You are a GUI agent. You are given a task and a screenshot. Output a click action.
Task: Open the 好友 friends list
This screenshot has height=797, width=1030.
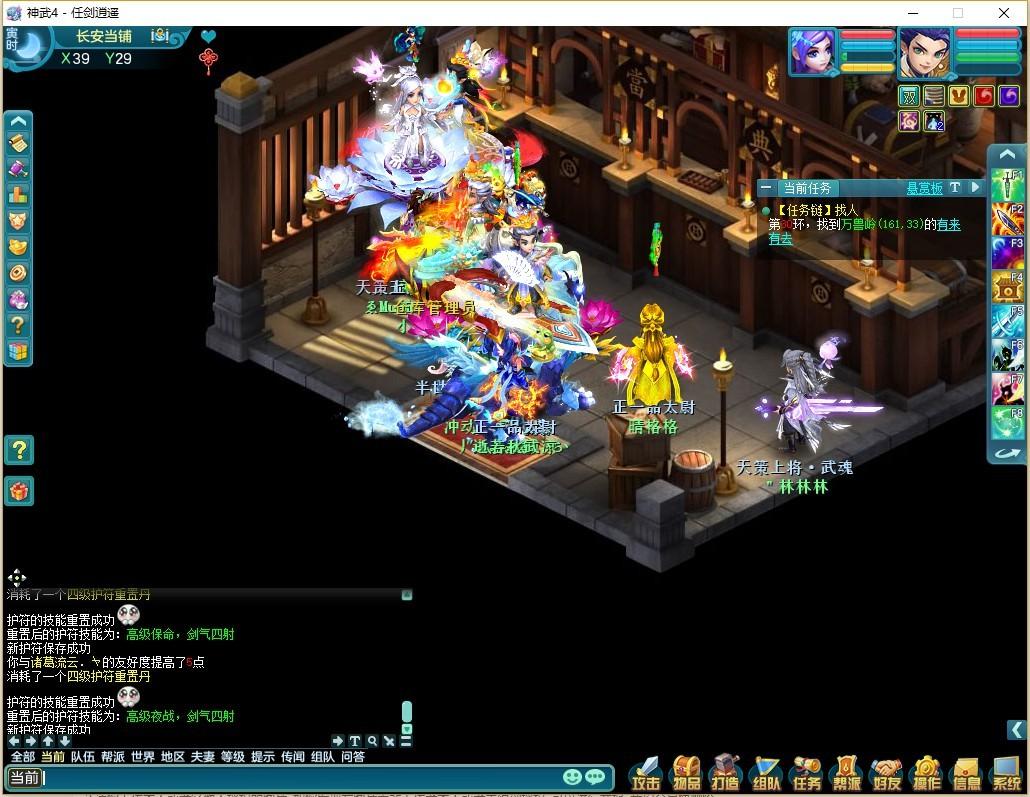pos(887,774)
